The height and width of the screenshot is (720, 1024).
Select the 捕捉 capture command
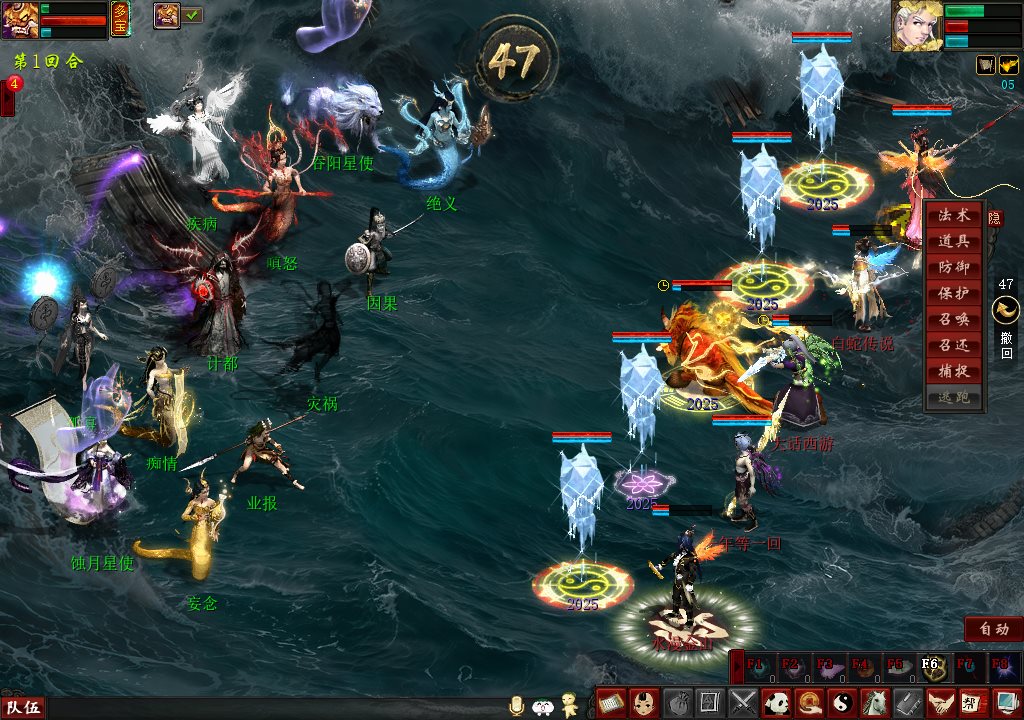tap(954, 372)
